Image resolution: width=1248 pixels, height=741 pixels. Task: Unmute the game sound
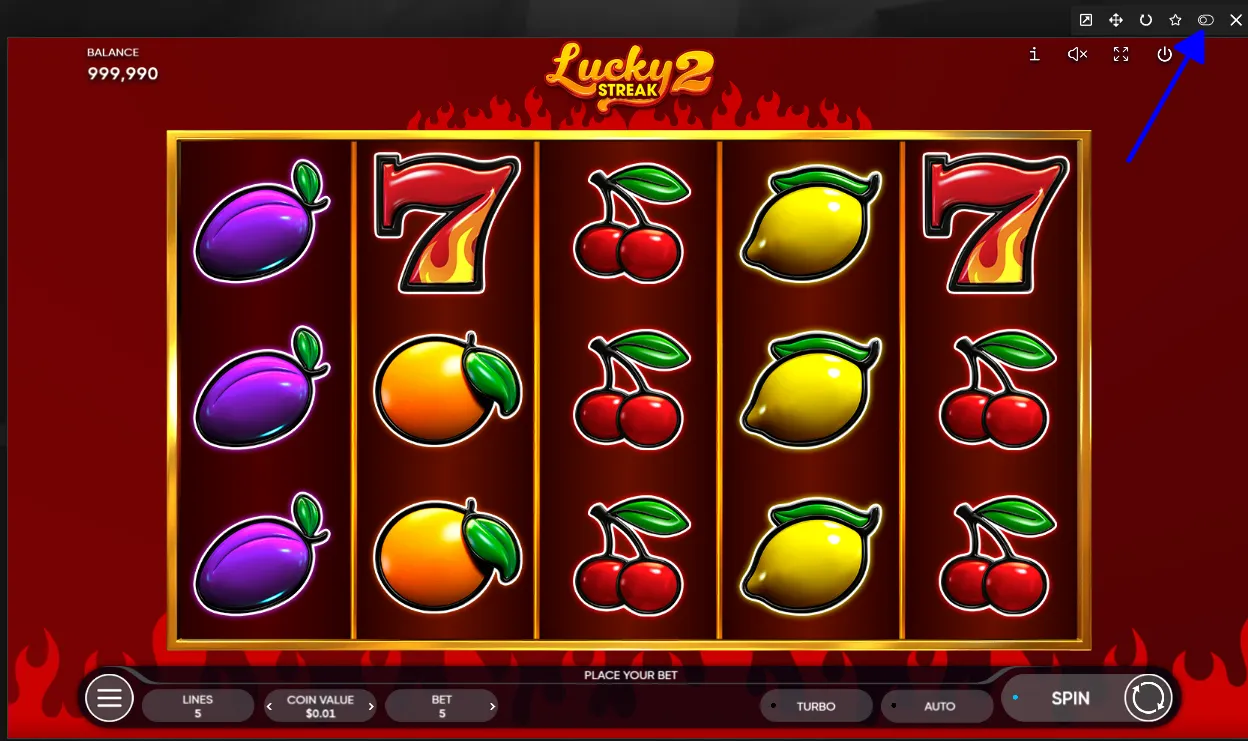[x=1077, y=54]
